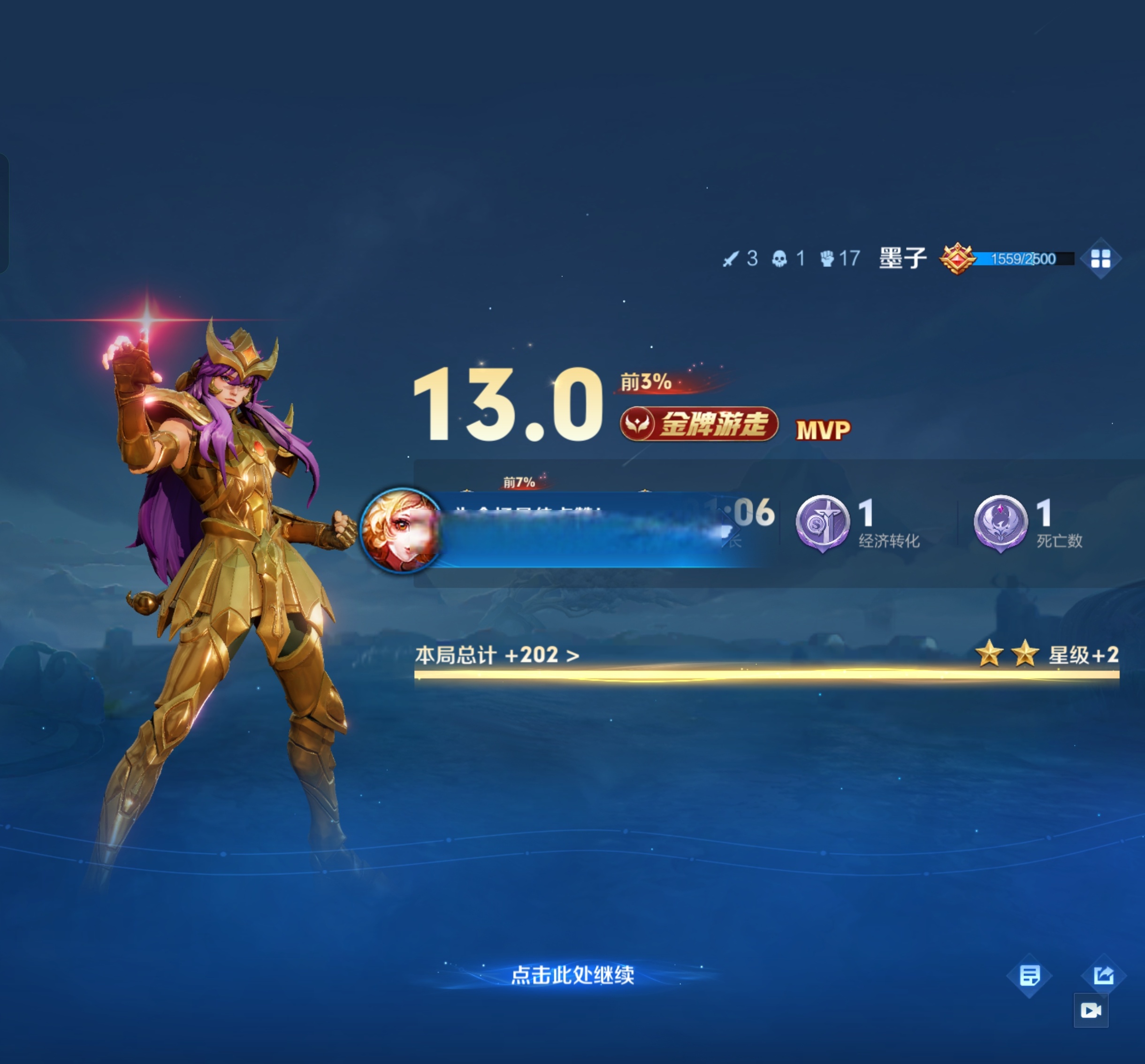Click the blonde hero avatar portrait
The image size is (1145, 1064).
coord(401,530)
